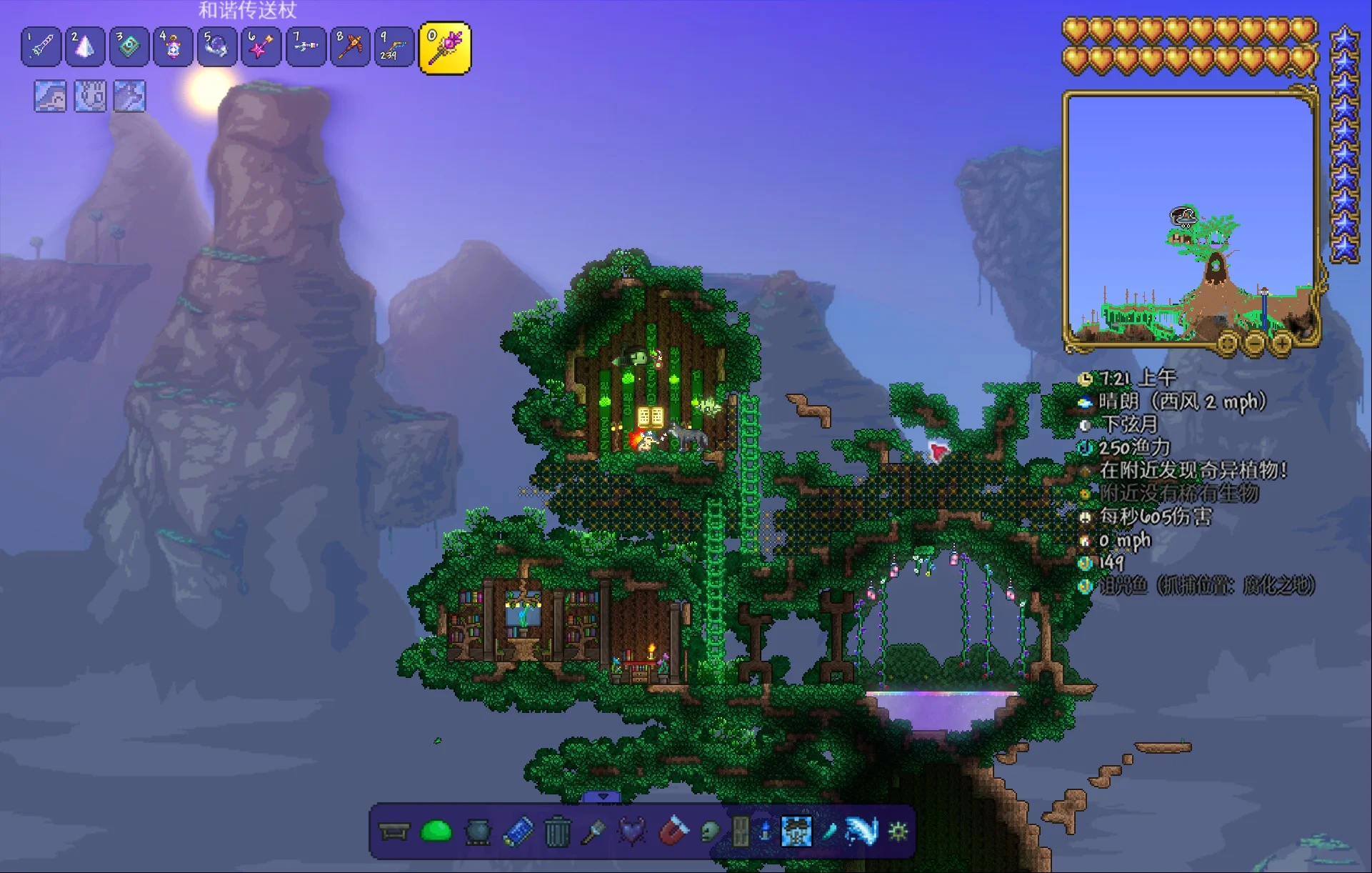Screen dimensions: 1372x873
Task: Choose the teal spell tome in slot 3
Action: (x=129, y=47)
